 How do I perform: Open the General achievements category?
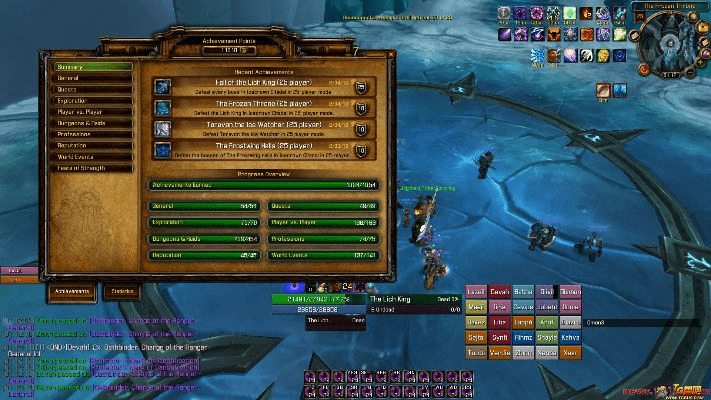pyautogui.click(x=92, y=78)
